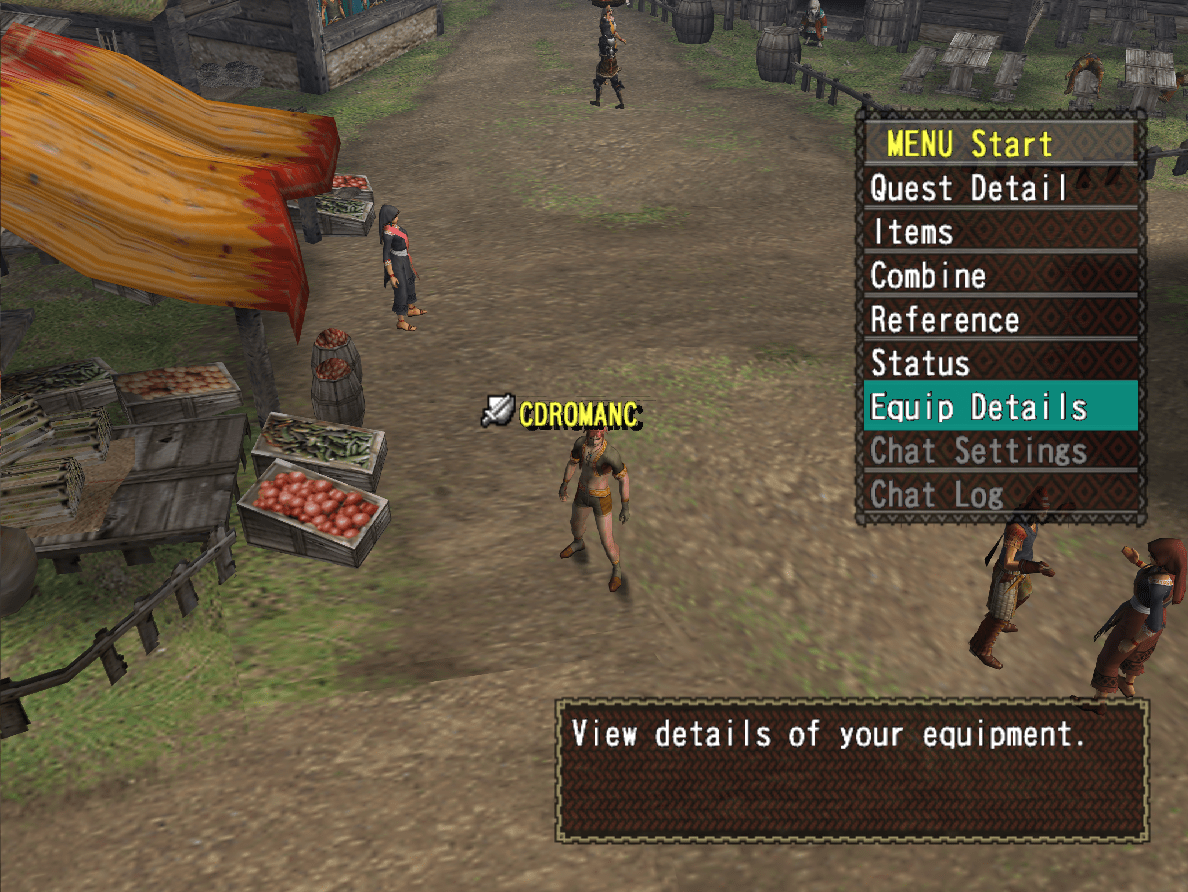Click the greyed-out Chat Settings entry

pyautogui.click(x=1000, y=451)
